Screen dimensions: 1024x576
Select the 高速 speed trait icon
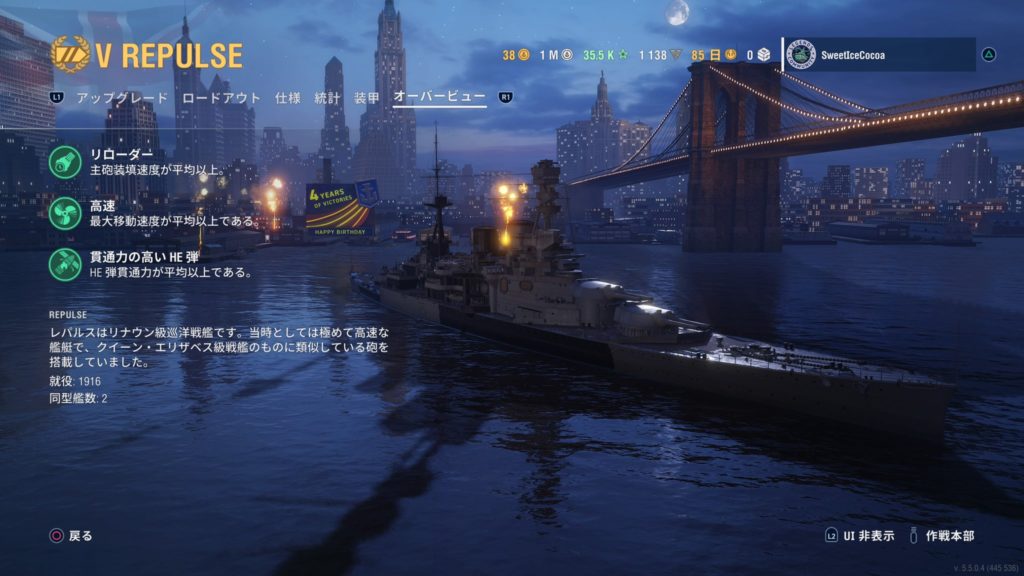(64, 213)
